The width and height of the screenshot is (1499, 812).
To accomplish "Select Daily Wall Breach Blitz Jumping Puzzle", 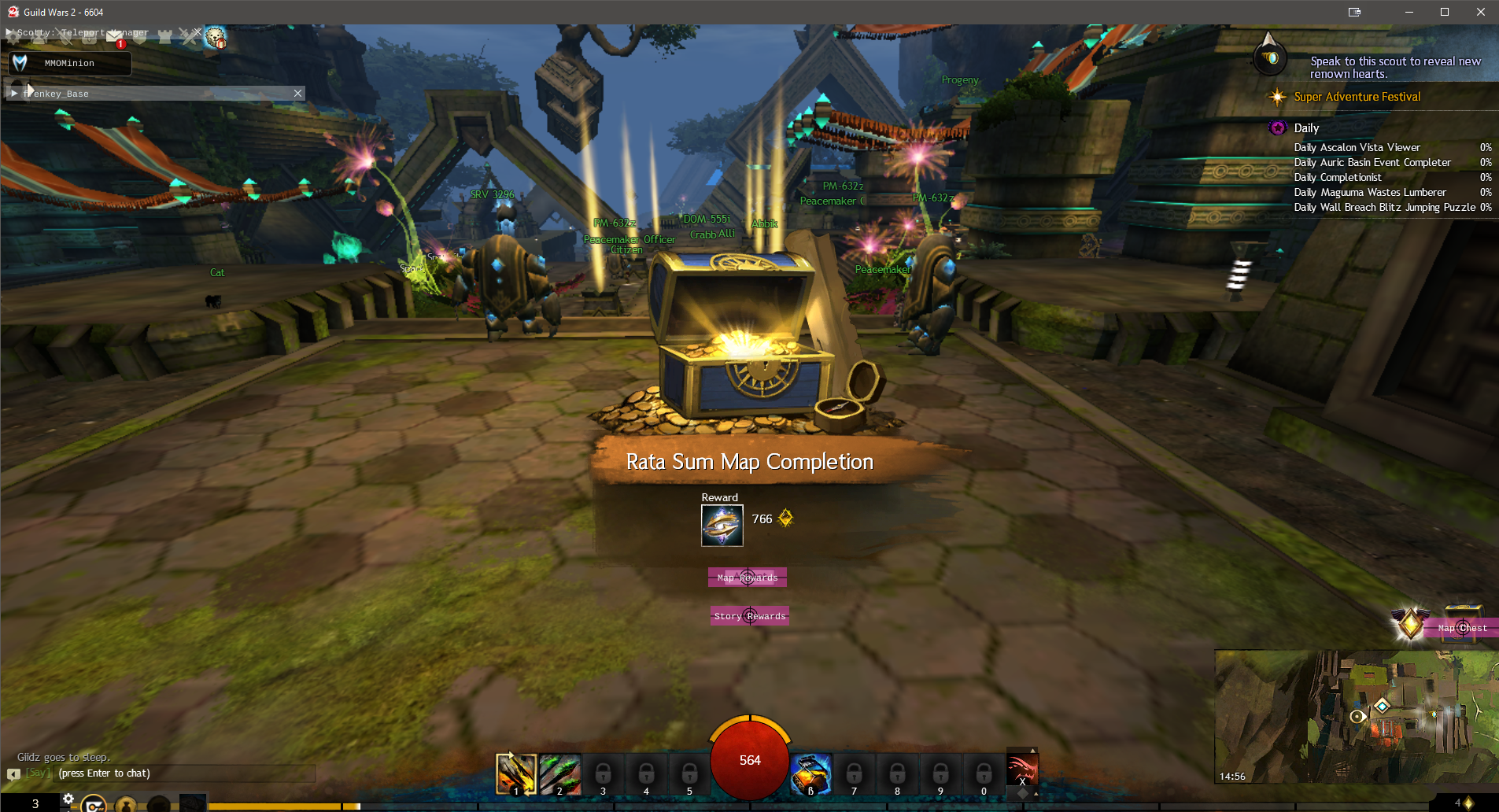I will point(1384,207).
